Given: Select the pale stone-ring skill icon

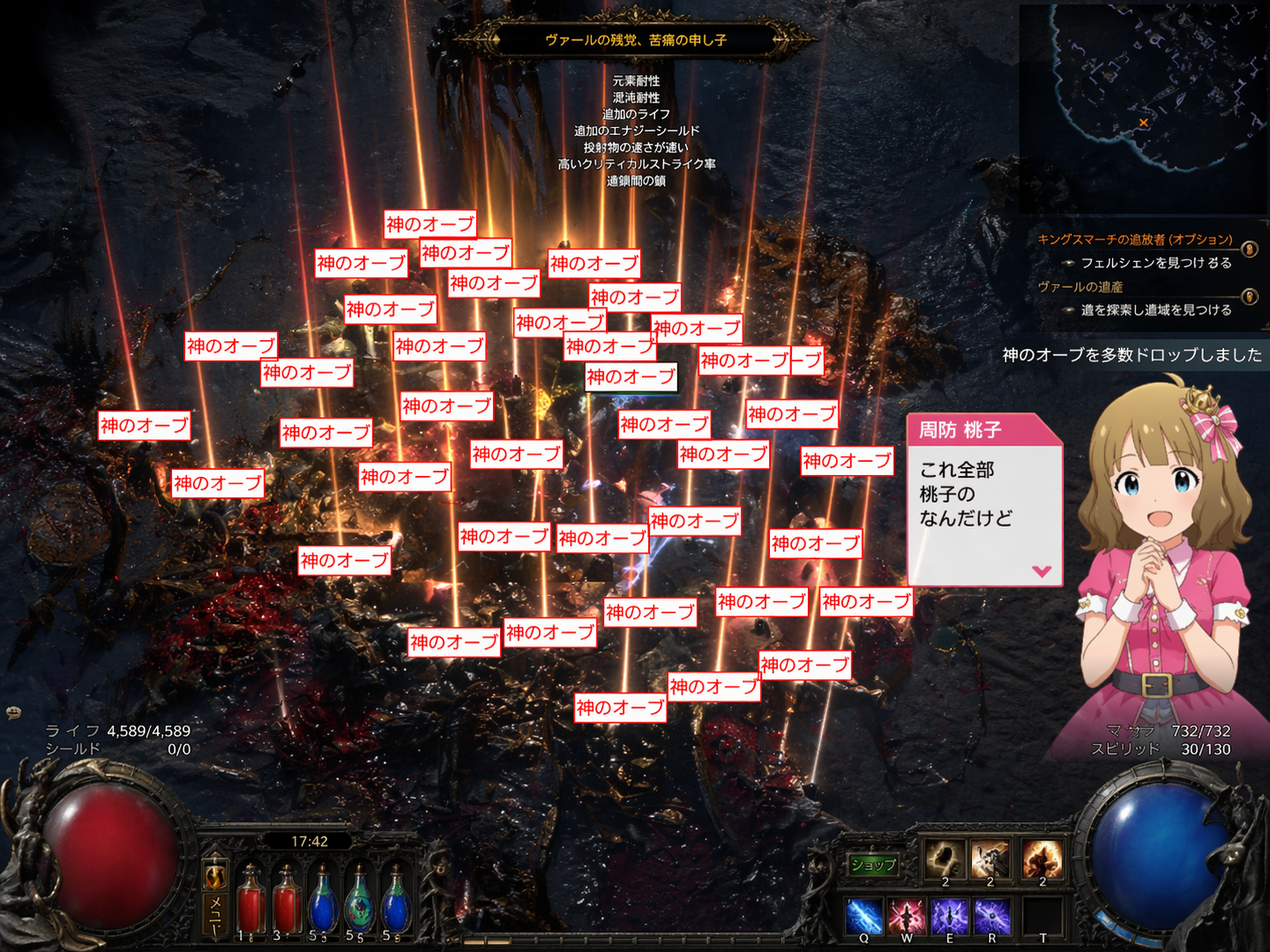Looking at the screenshot, I should click(945, 859).
